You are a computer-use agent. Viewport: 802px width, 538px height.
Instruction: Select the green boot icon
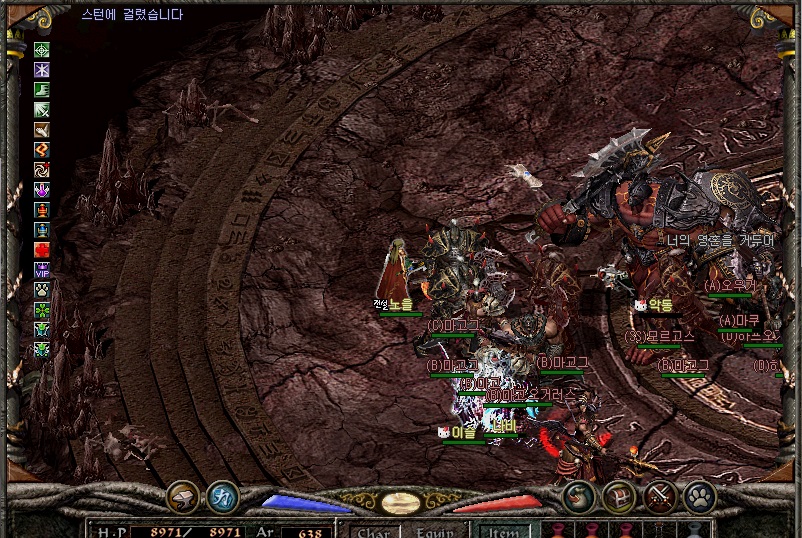coord(42,90)
